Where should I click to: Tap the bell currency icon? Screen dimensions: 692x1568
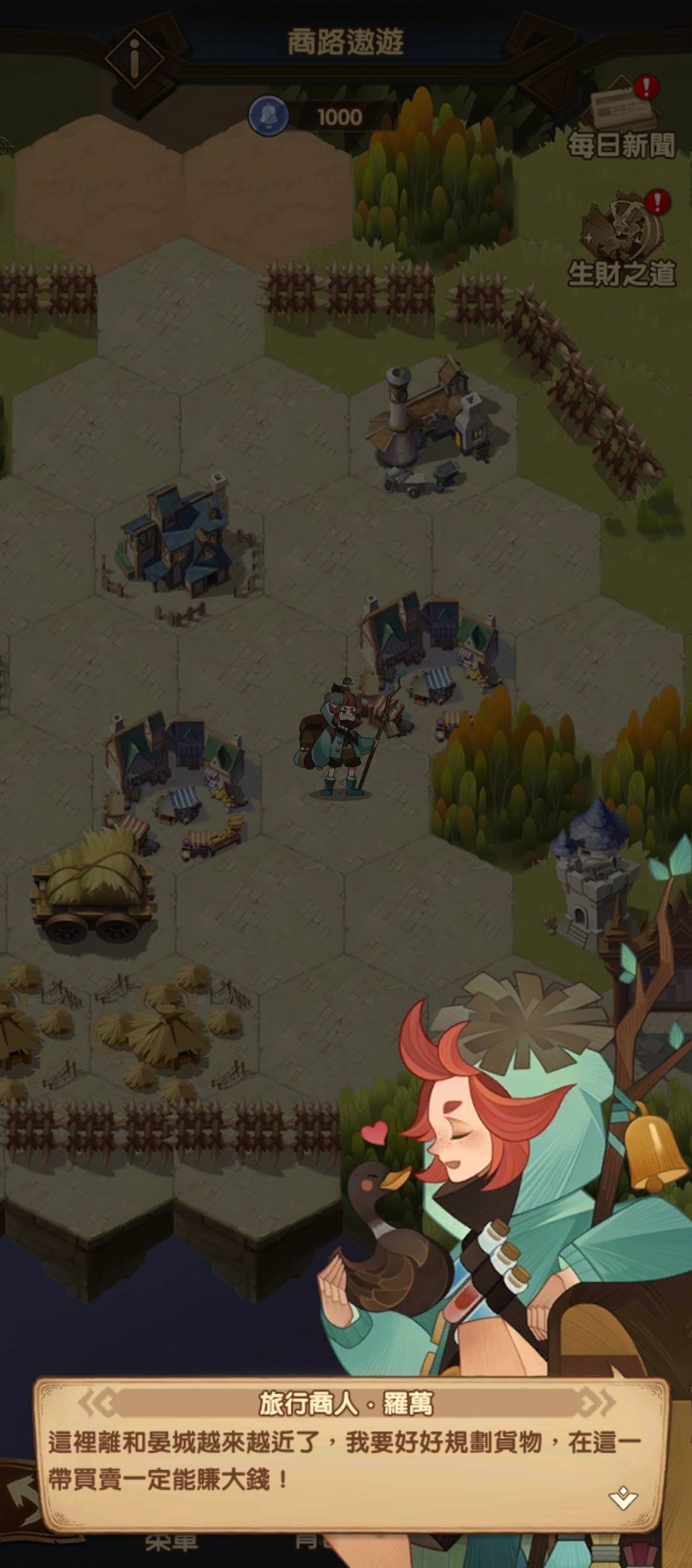(x=268, y=116)
